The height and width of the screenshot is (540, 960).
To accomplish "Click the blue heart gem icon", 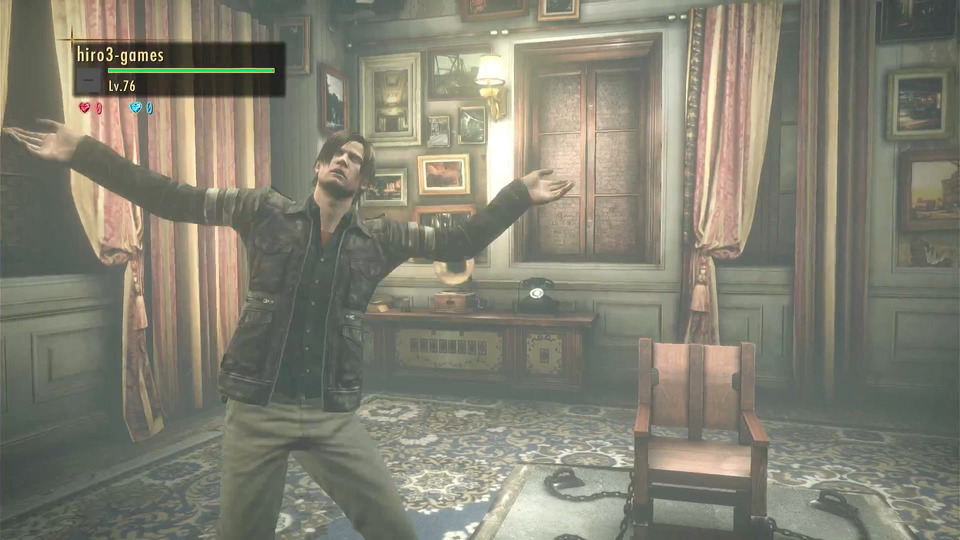I will (x=136, y=107).
